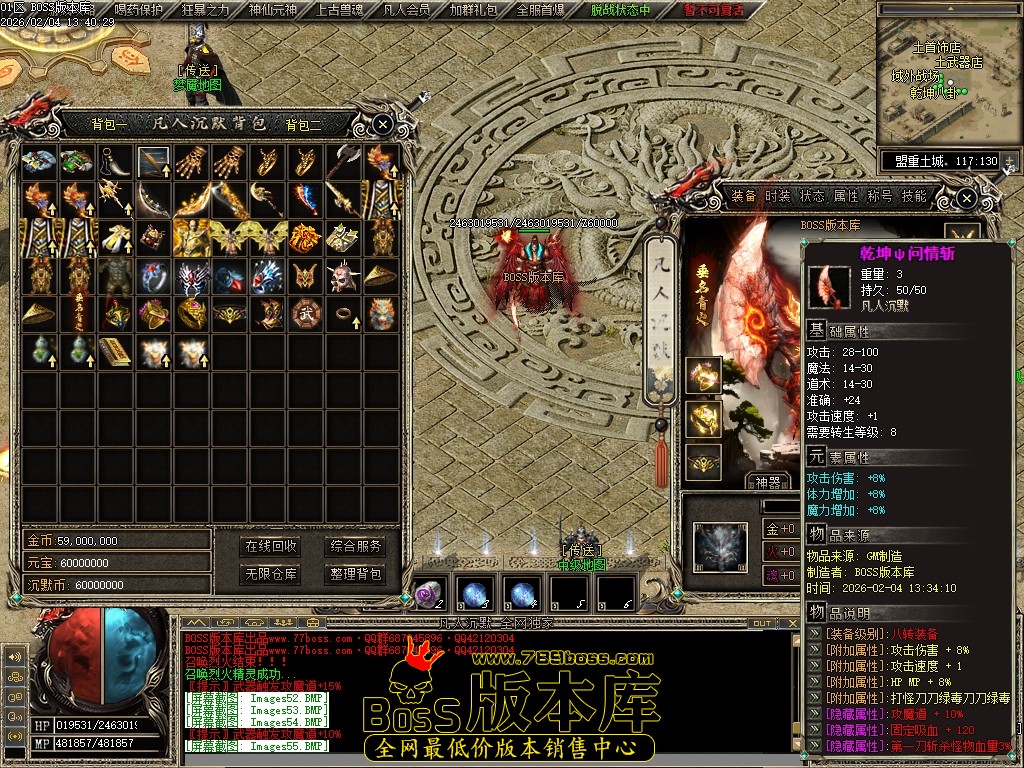The width and height of the screenshot is (1024, 768).
Task: Open the 神器 artifact button
Action: point(768,482)
